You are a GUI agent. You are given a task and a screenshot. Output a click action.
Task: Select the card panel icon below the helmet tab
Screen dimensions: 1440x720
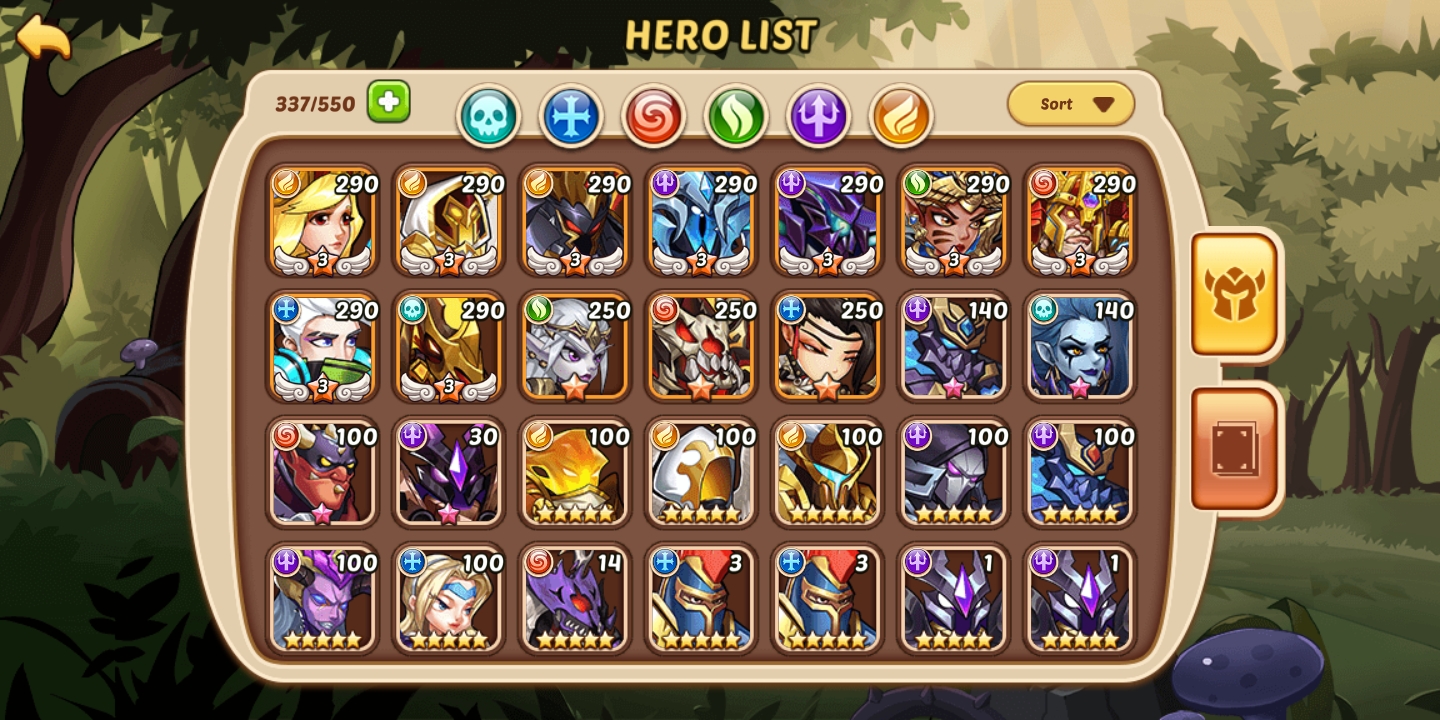pos(1235,448)
